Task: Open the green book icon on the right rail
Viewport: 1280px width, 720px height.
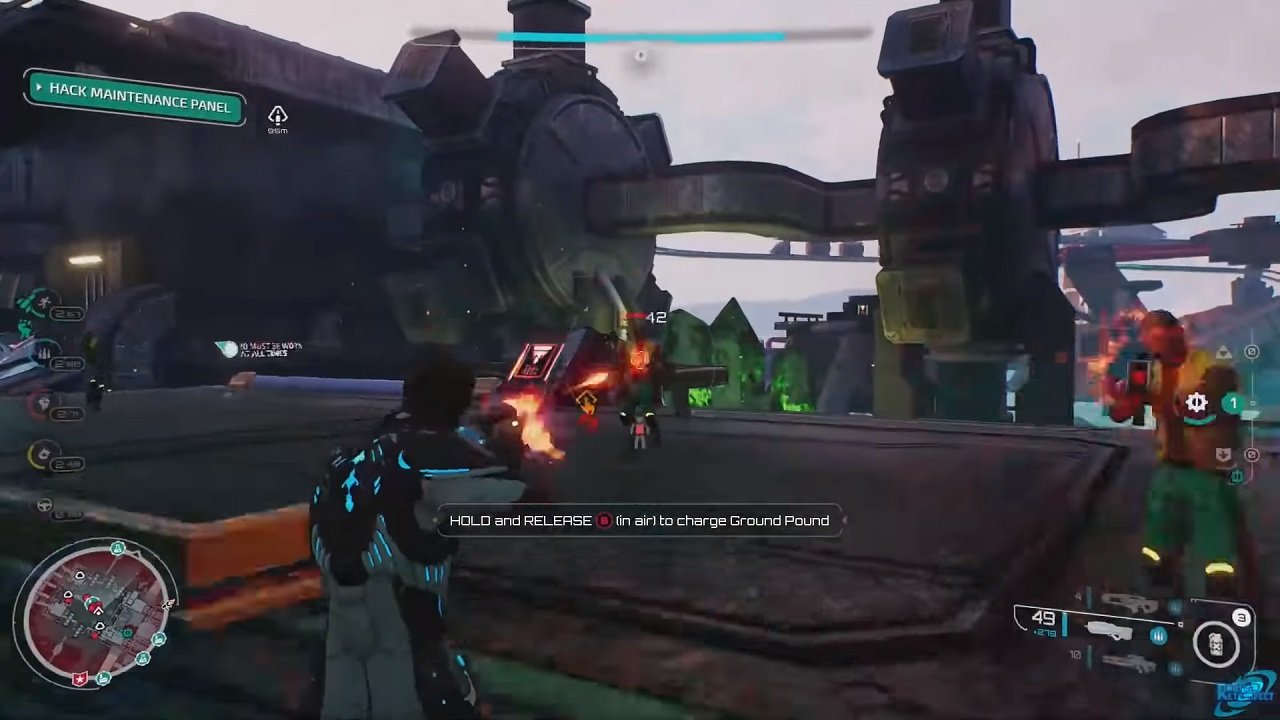Action: (x=1237, y=477)
